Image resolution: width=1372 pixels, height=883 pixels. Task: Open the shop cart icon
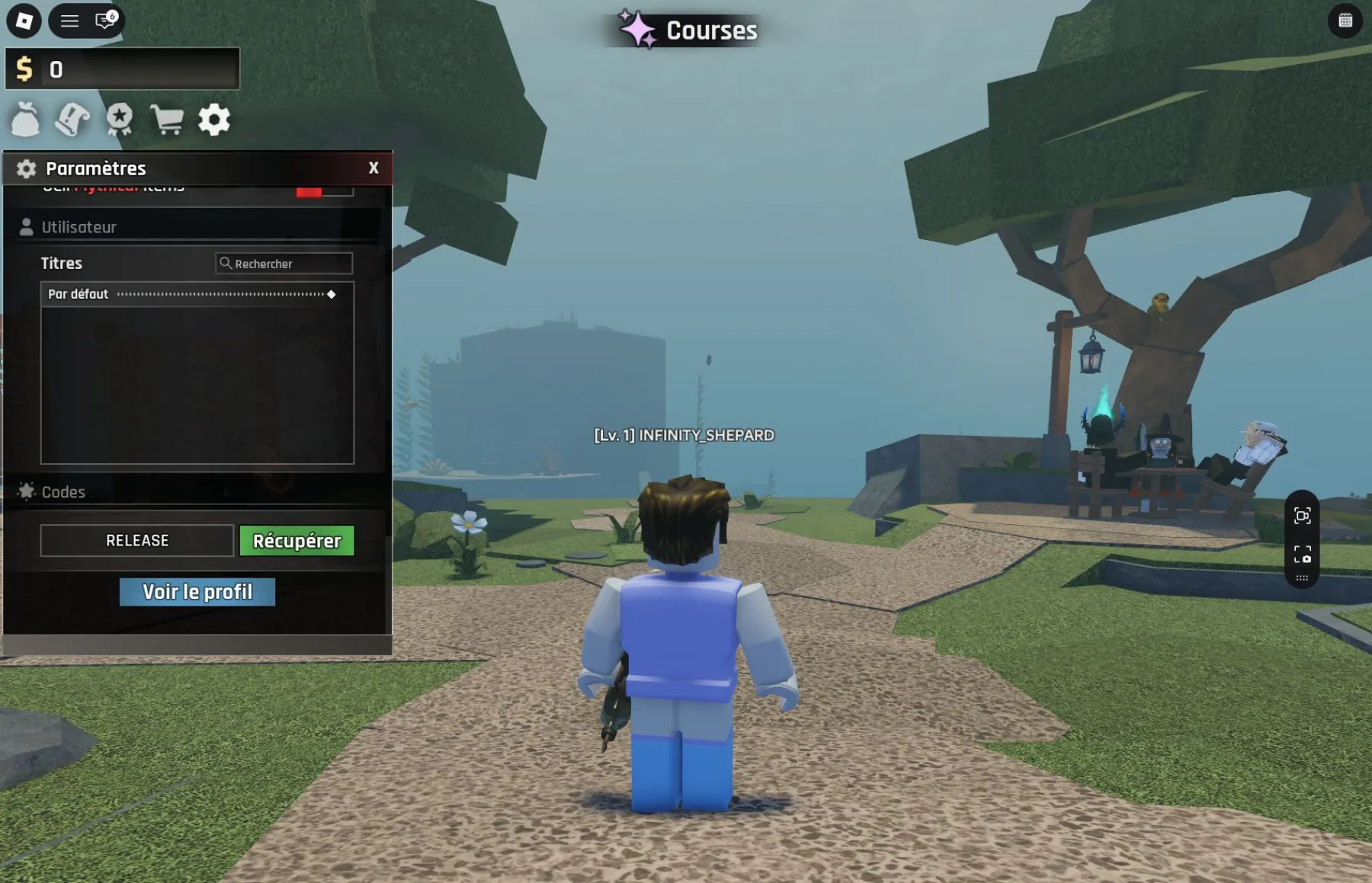pos(167,120)
